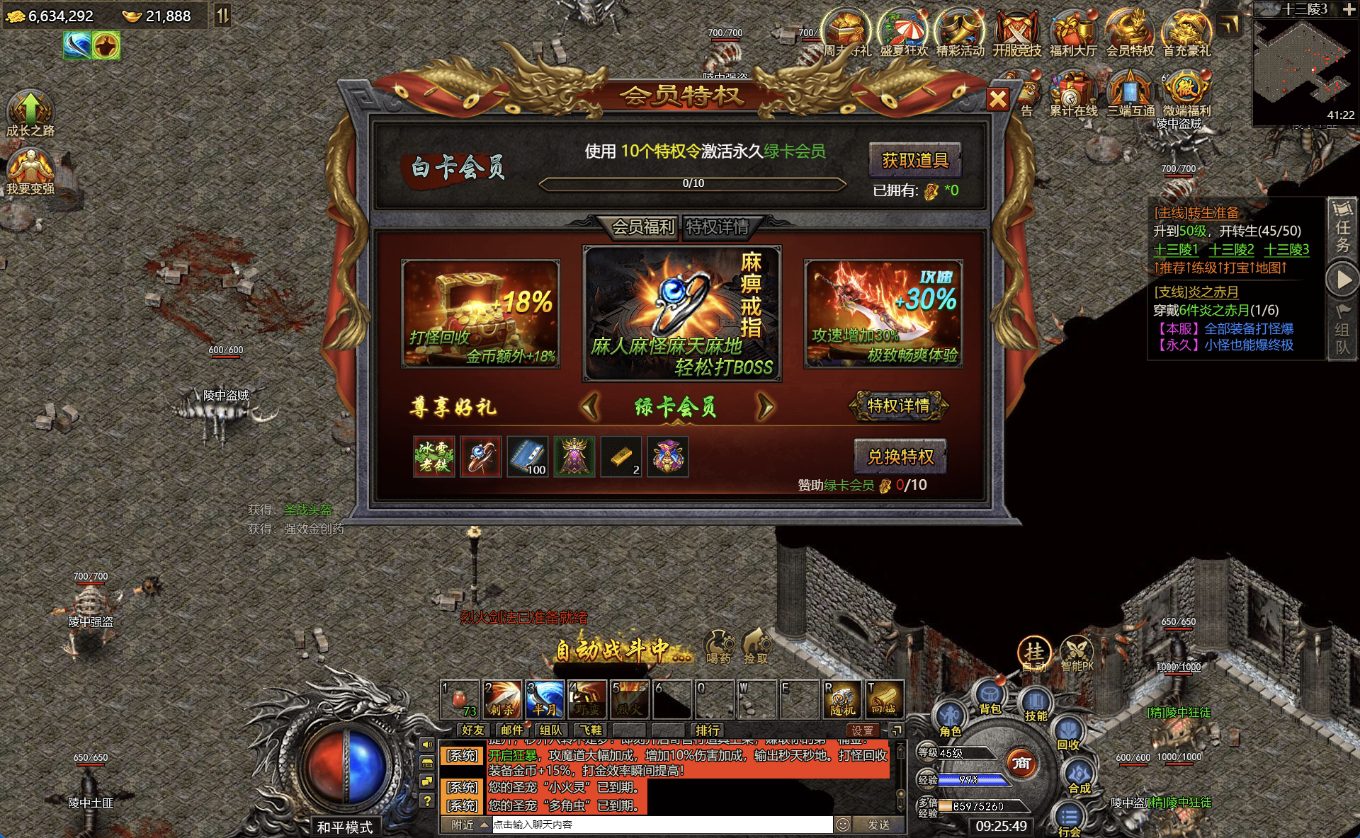
Task: Open the 行会 guild icon
Action: tap(1067, 814)
